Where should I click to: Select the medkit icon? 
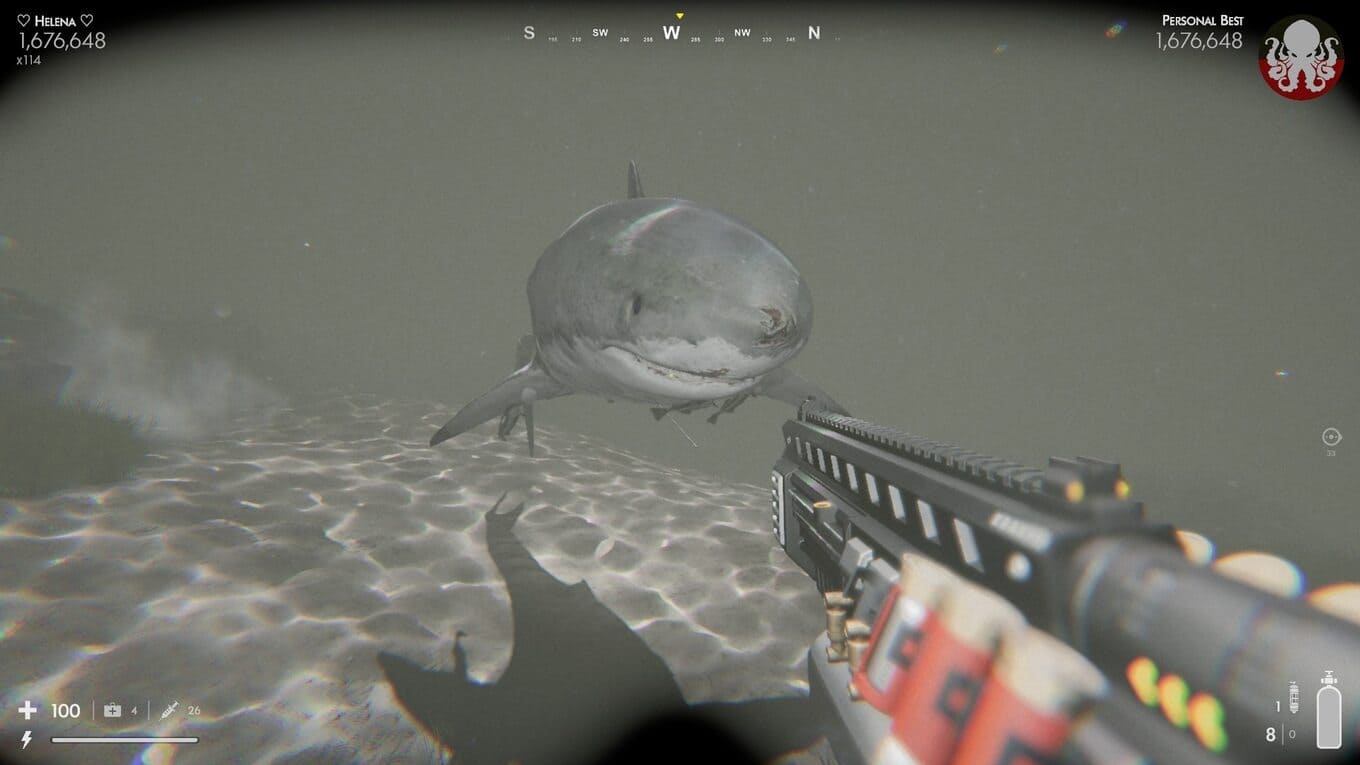click(x=112, y=710)
